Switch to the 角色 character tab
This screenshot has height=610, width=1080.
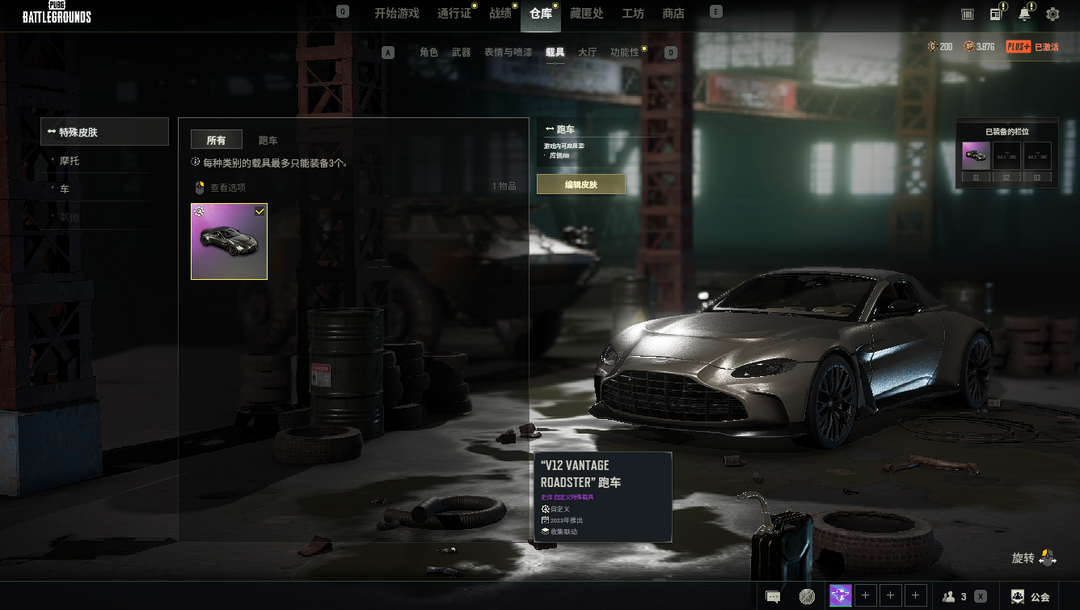[x=429, y=52]
